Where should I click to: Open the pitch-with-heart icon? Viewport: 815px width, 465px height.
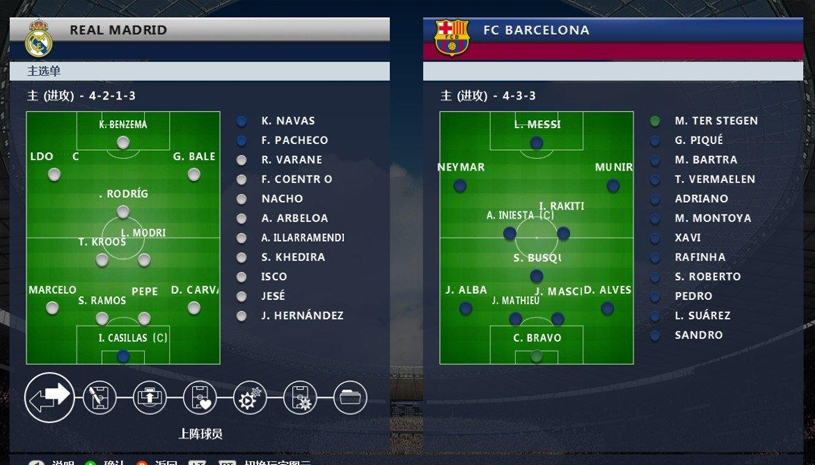pos(200,398)
